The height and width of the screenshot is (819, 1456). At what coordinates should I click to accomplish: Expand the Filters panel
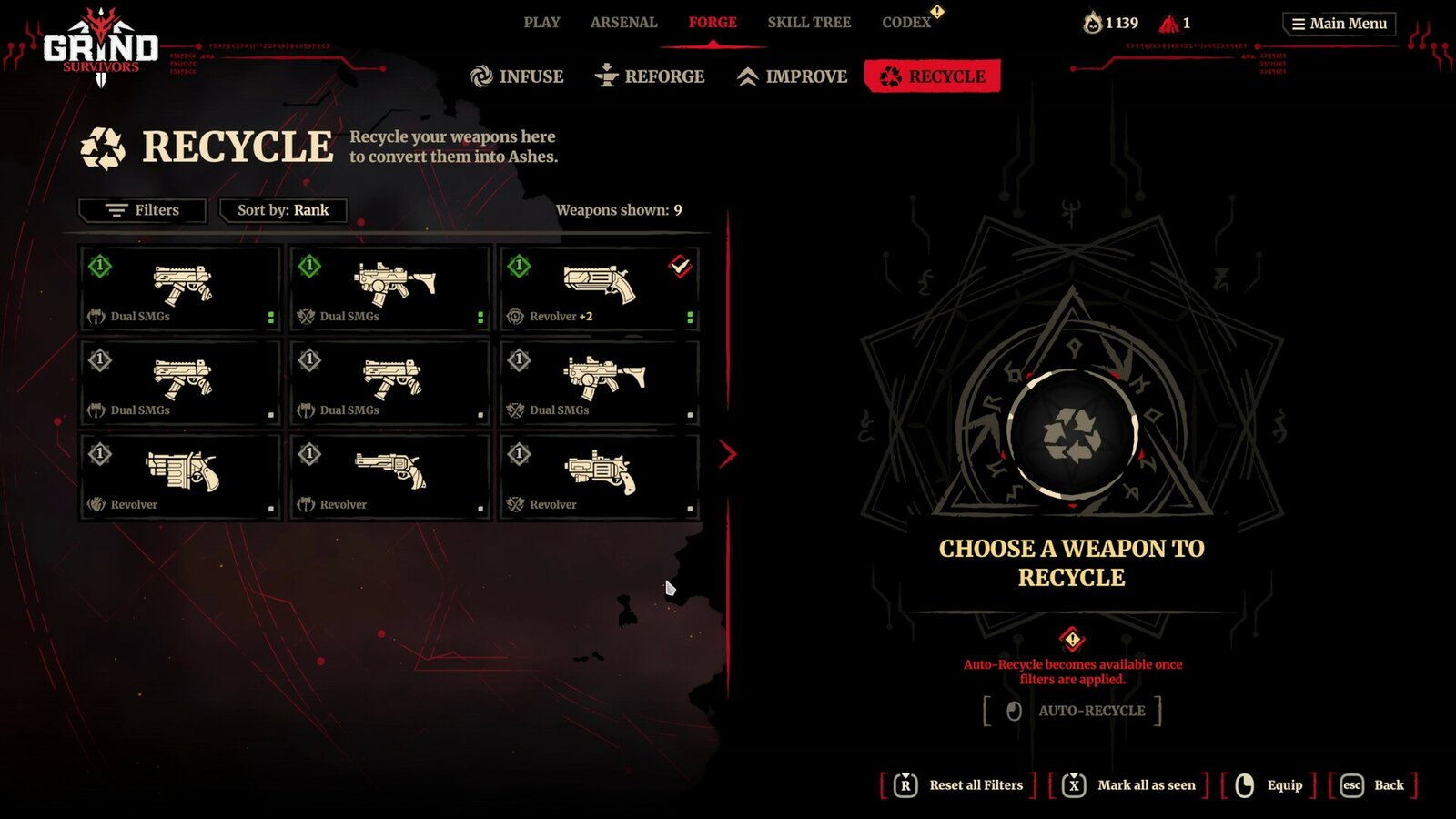[143, 210]
